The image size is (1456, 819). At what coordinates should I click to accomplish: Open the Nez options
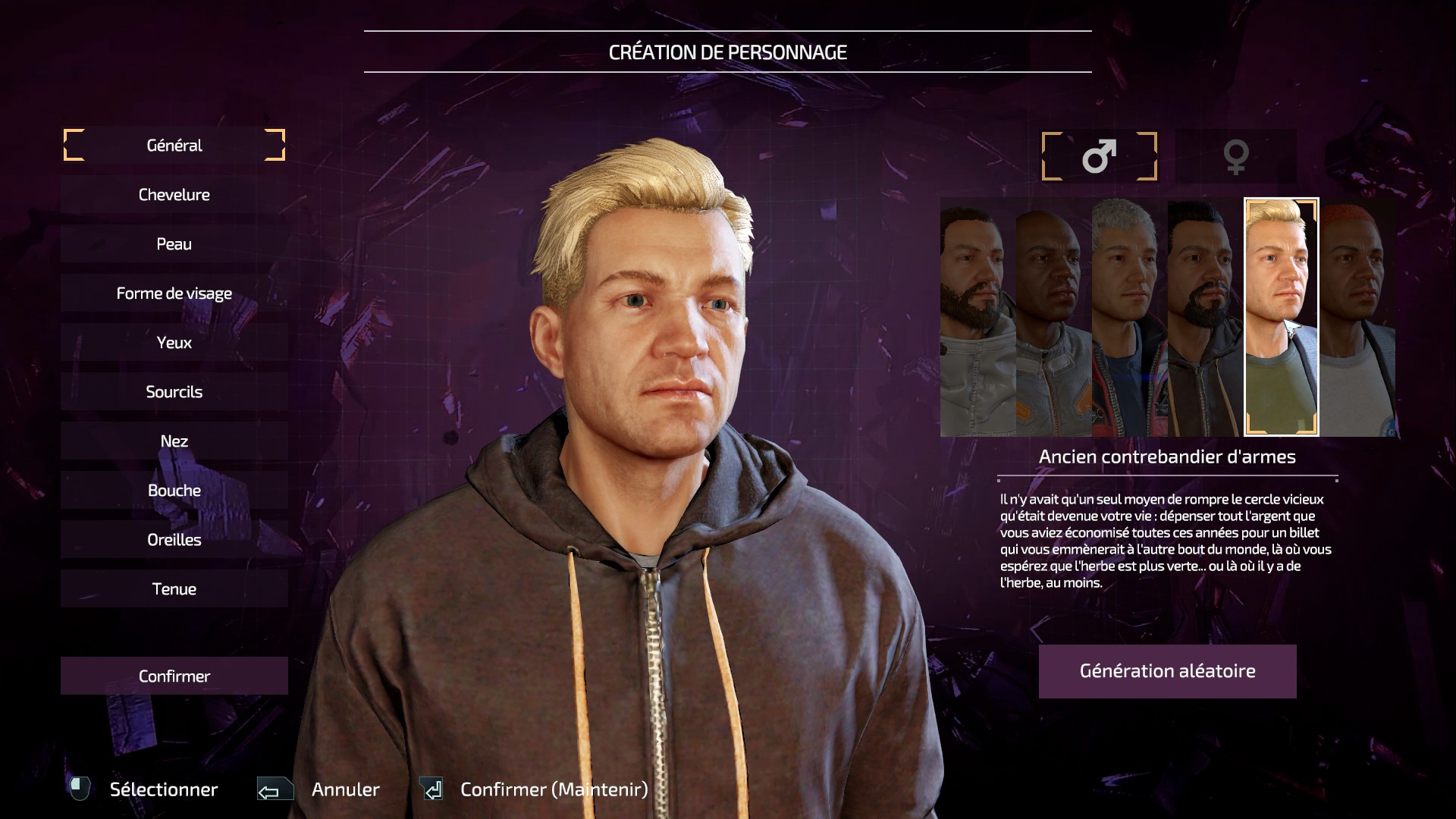[x=174, y=441]
